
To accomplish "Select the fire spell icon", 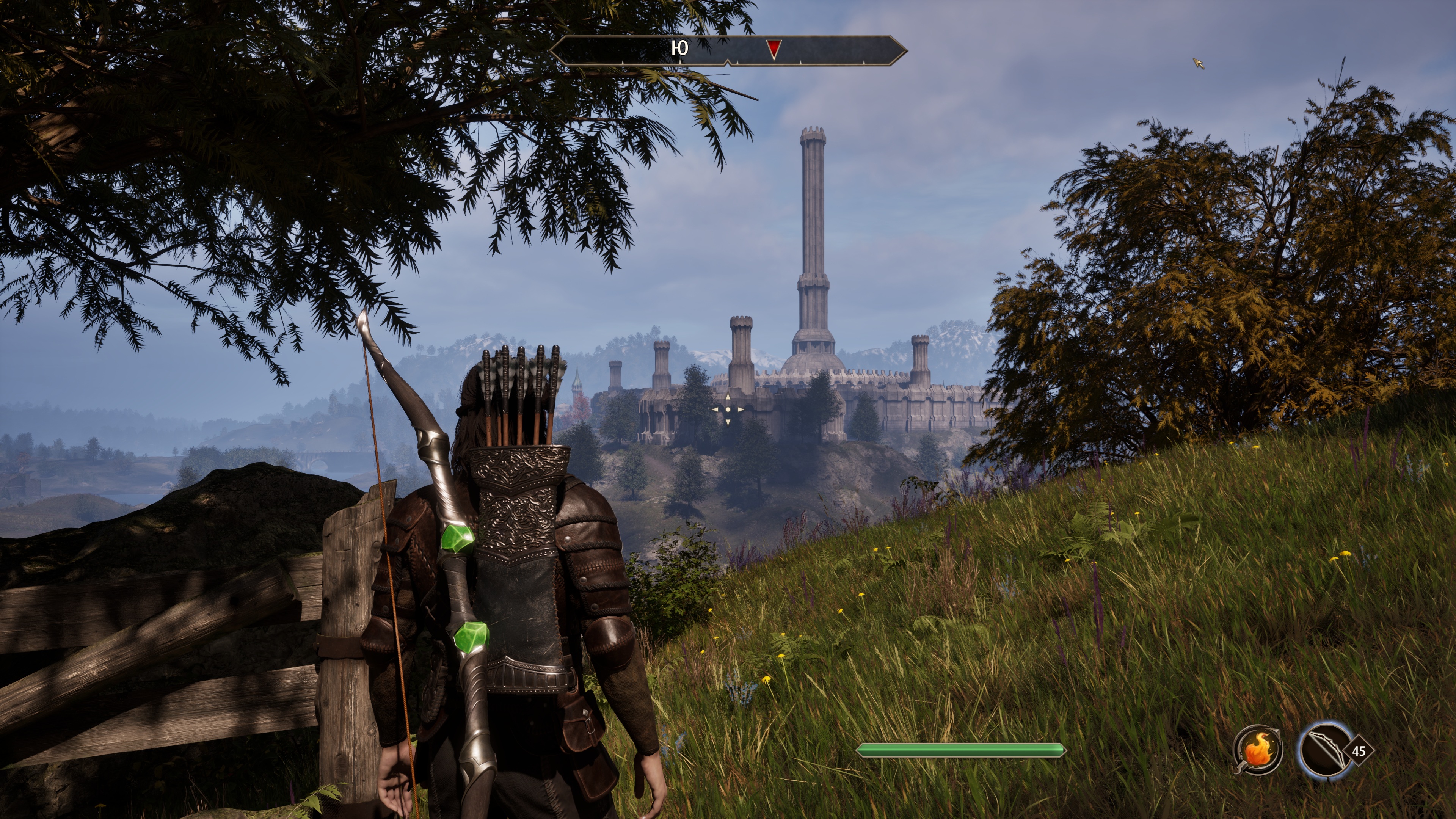I will pyautogui.click(x=1257, y=750).
